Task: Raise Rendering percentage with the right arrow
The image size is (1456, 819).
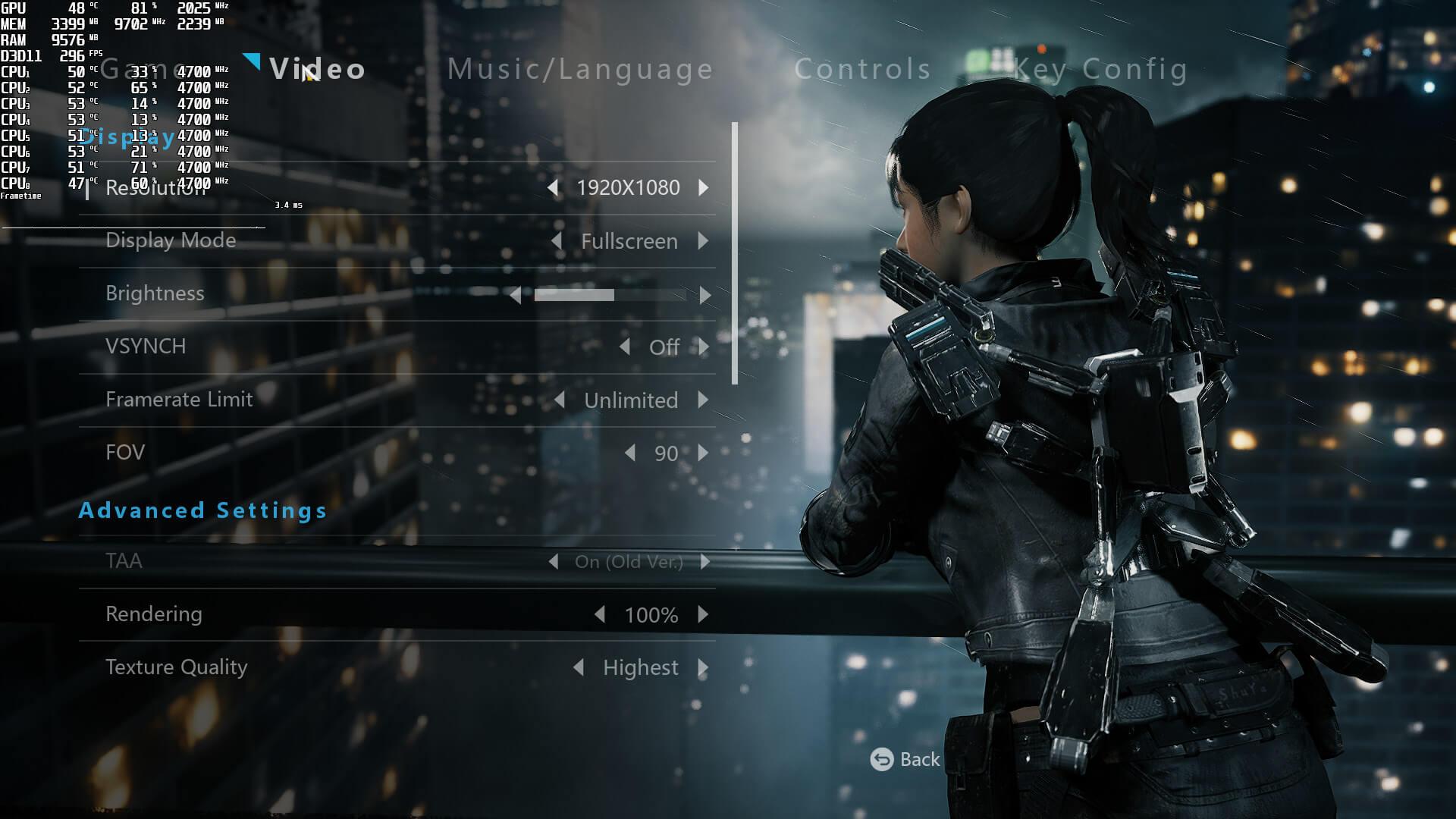Action: pos(704,614)
